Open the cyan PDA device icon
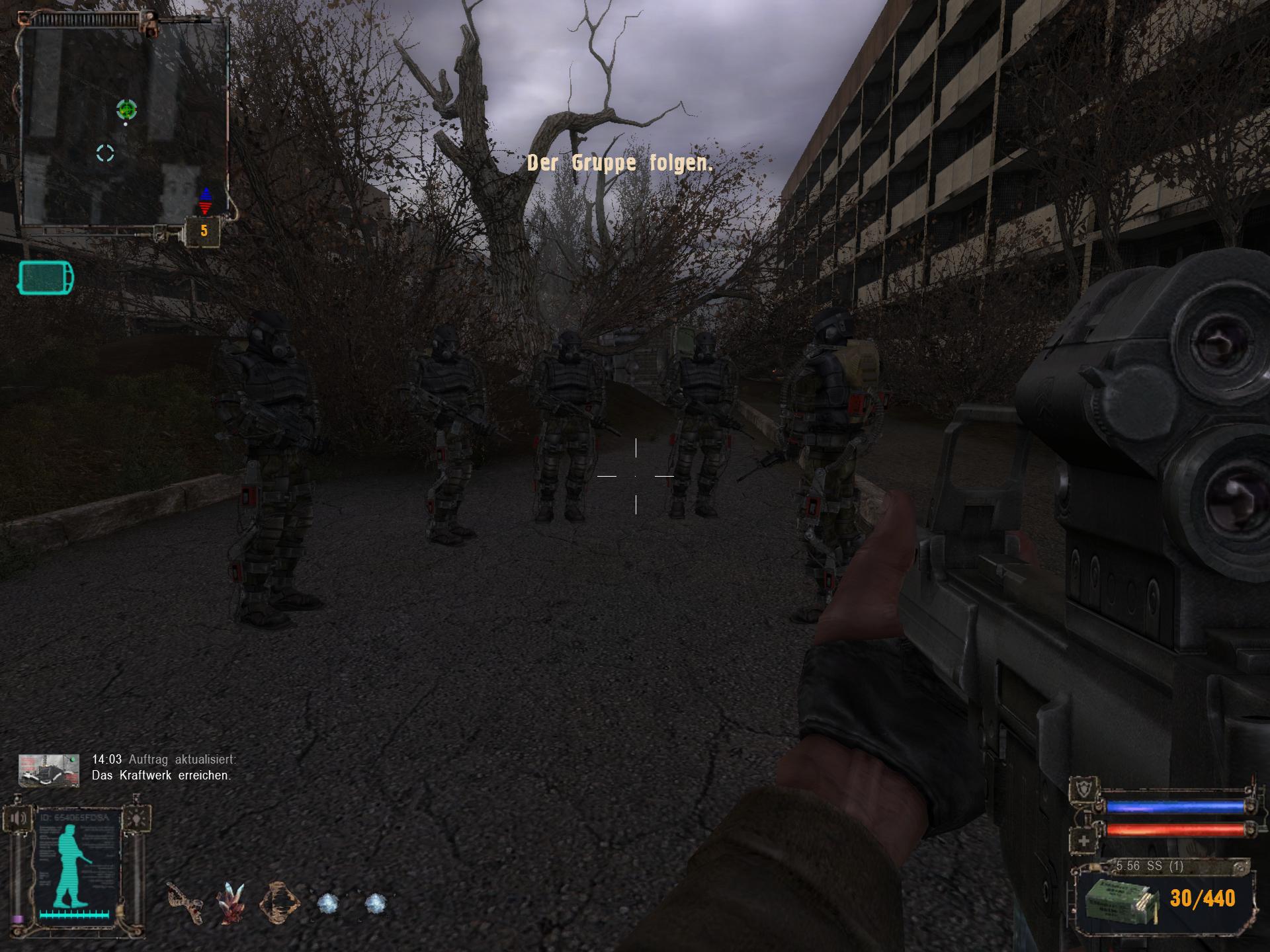 [x=46, y=278]
